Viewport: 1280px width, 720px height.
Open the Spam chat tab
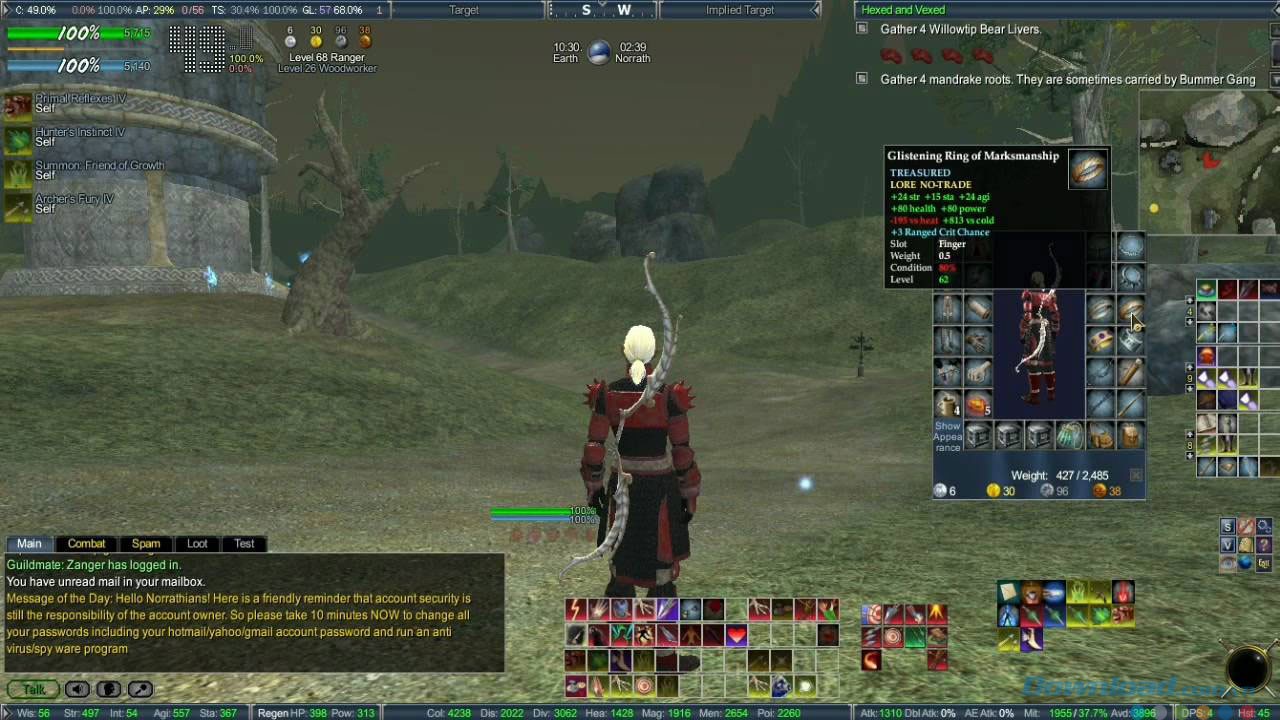146,544
